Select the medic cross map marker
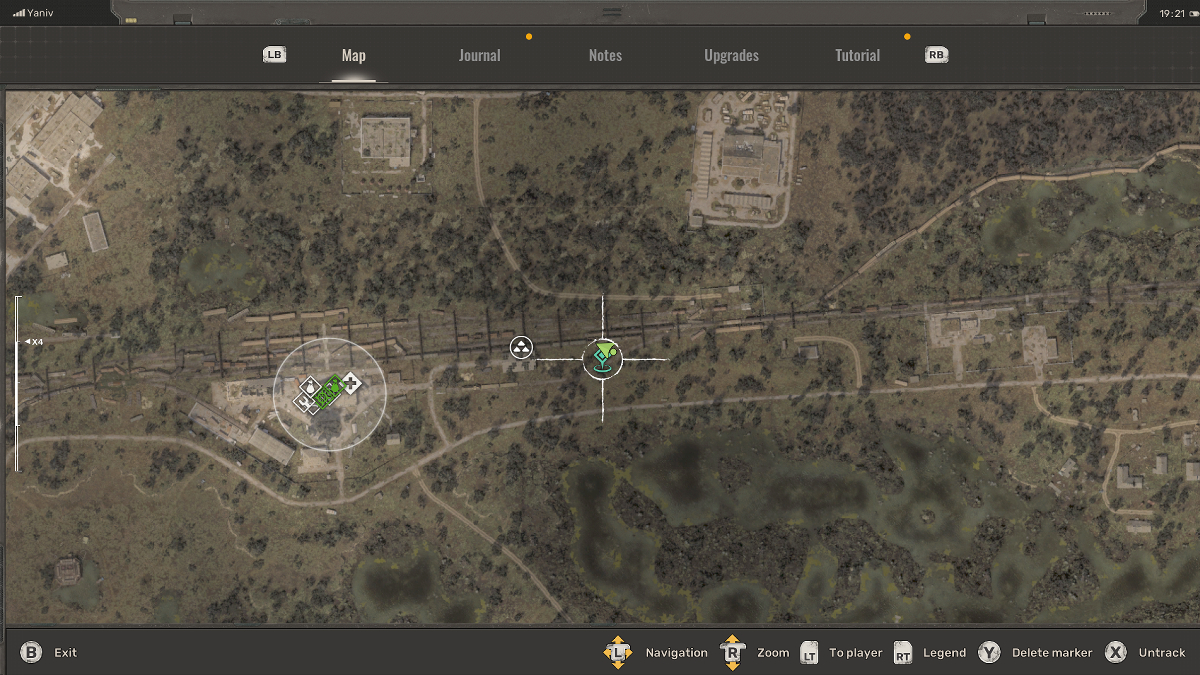Screen dimensions: 1200x675 [351, 380]
